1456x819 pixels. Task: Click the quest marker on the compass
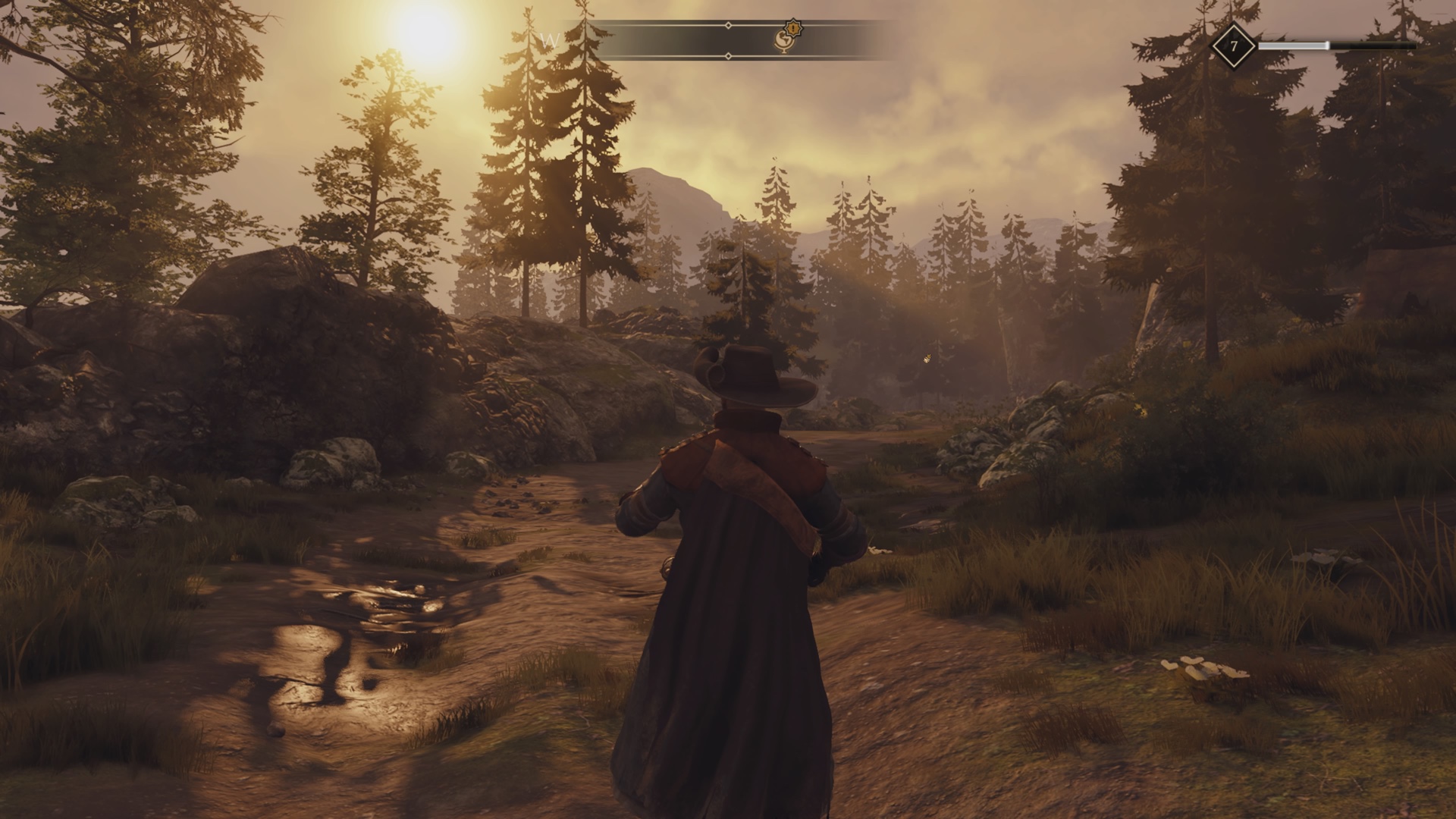(787, 38)
